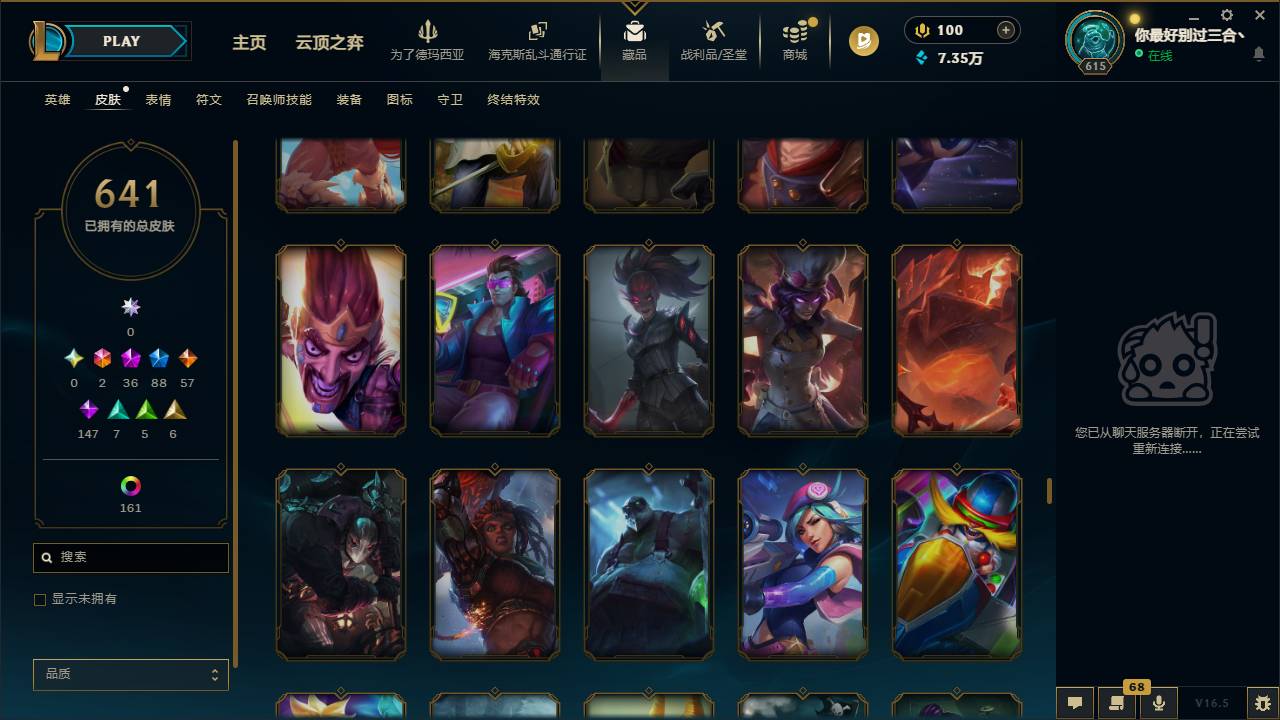Image resolution: width=1280 pixels, height=720 pixels.
Task: Click the microphone icon at bottom right
Action: click(x=1159, y=702)
